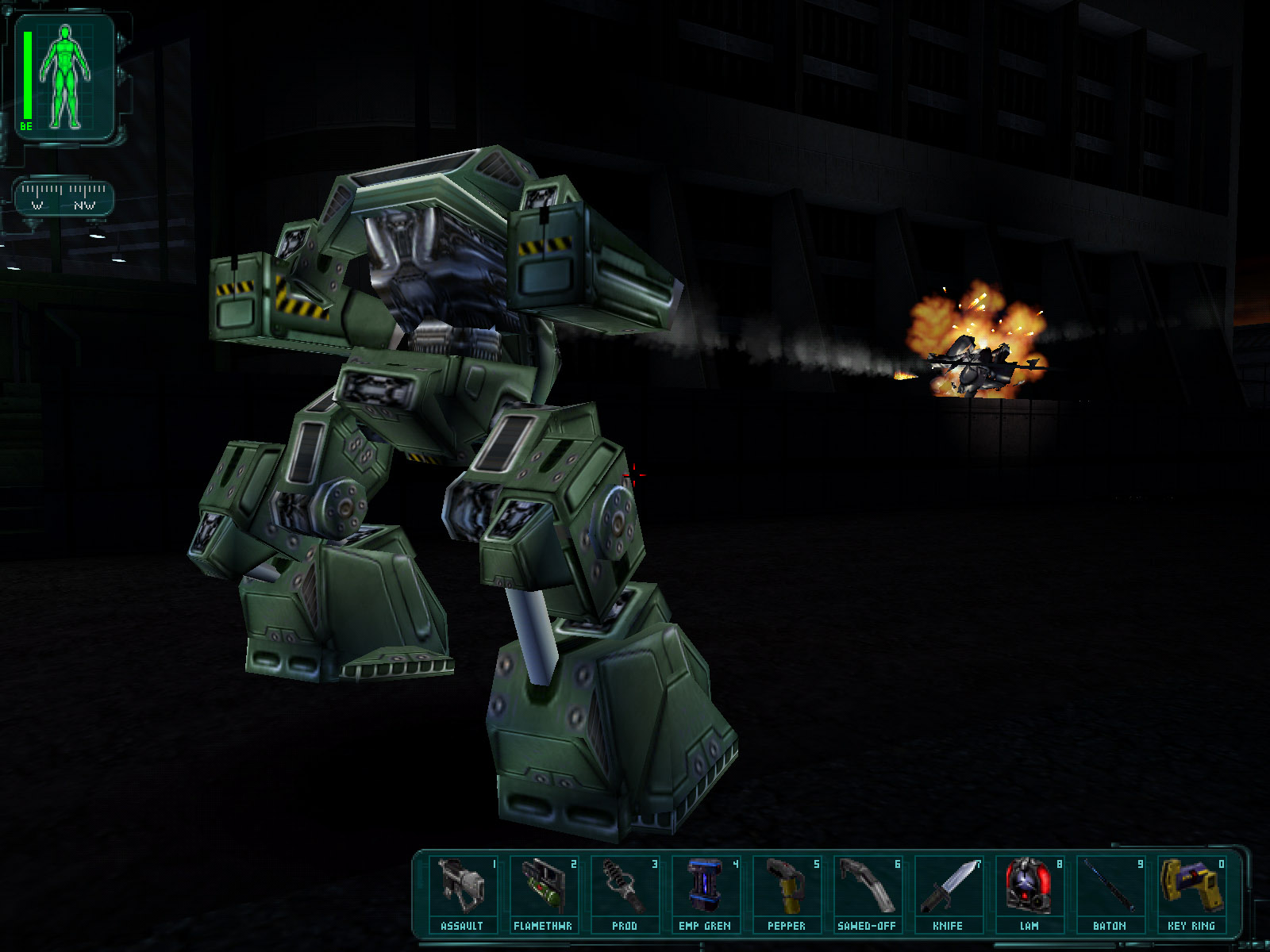Choose the Prod in slot three

point(624,893)
